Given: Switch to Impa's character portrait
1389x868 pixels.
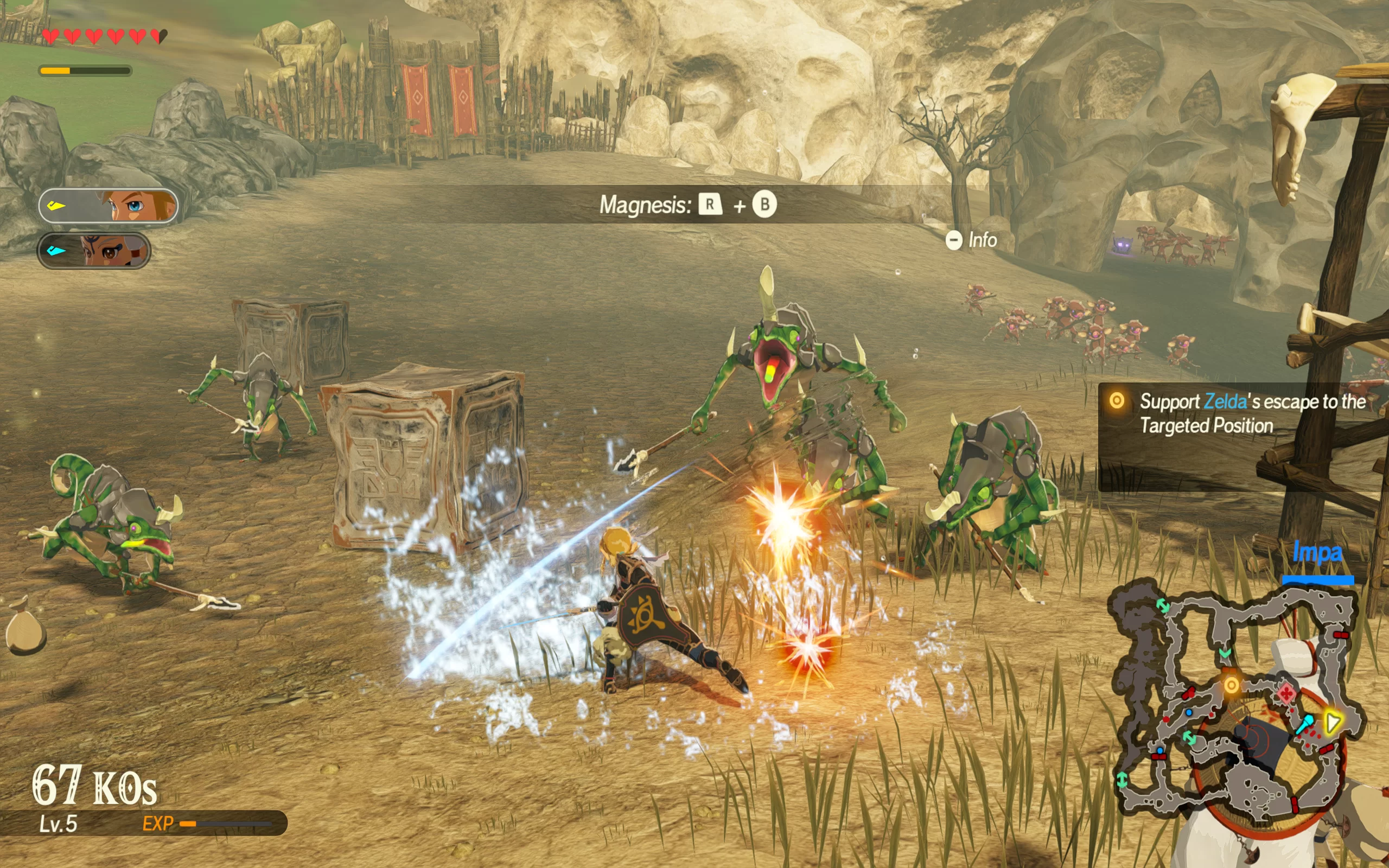Looking at the screenshot, I should [94, 251].
